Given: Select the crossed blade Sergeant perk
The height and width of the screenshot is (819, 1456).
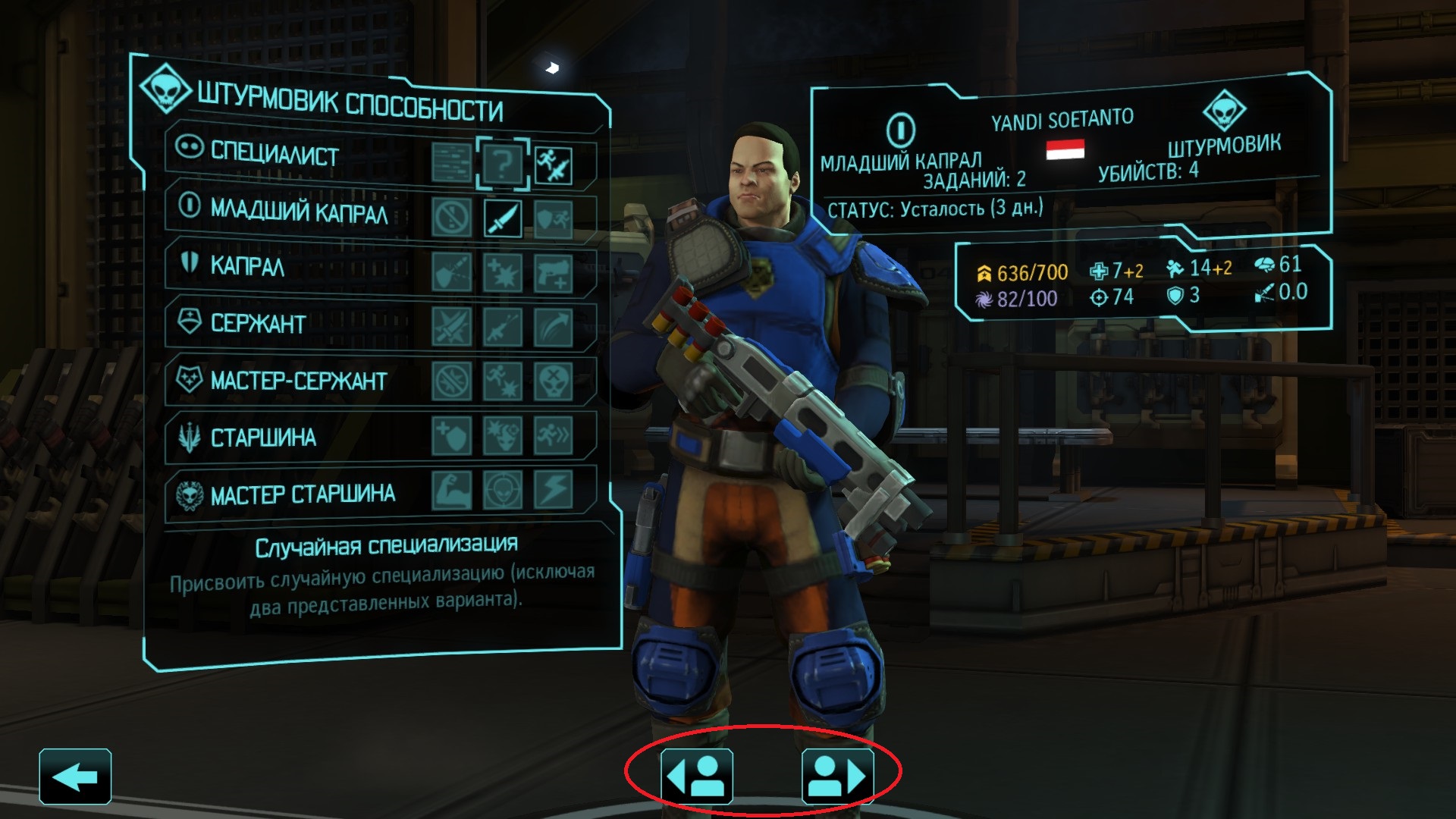Looking at the screenshot, I should pos(452,327).
